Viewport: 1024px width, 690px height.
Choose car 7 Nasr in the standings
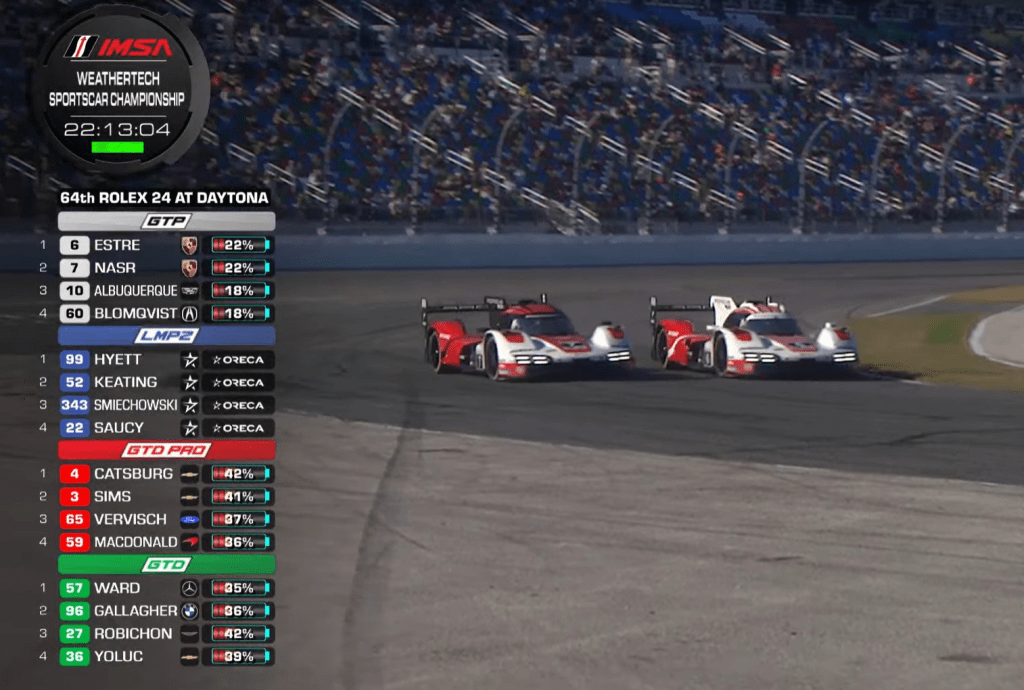click(115, 268)
